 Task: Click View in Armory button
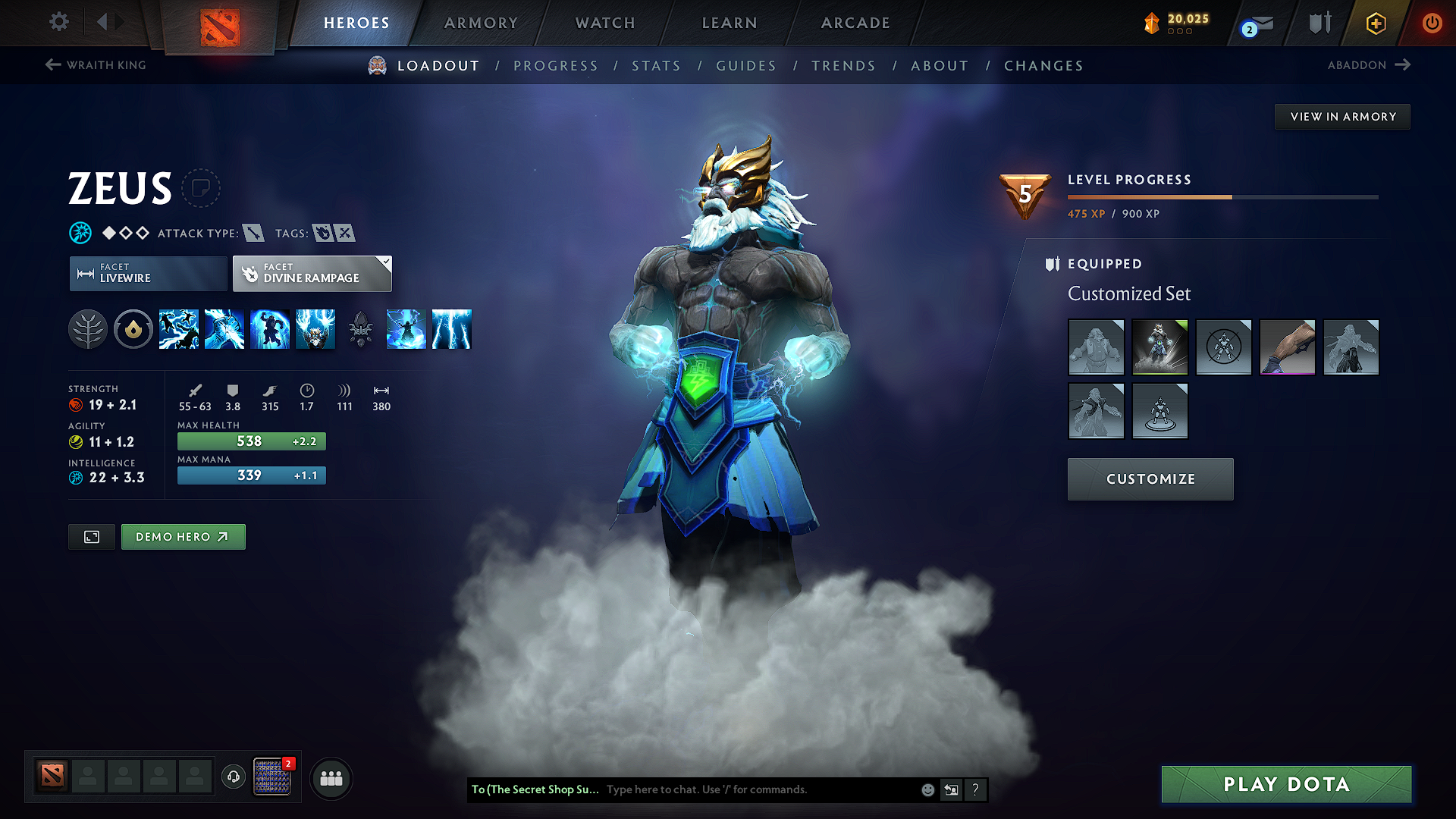tap(1343, 117)
